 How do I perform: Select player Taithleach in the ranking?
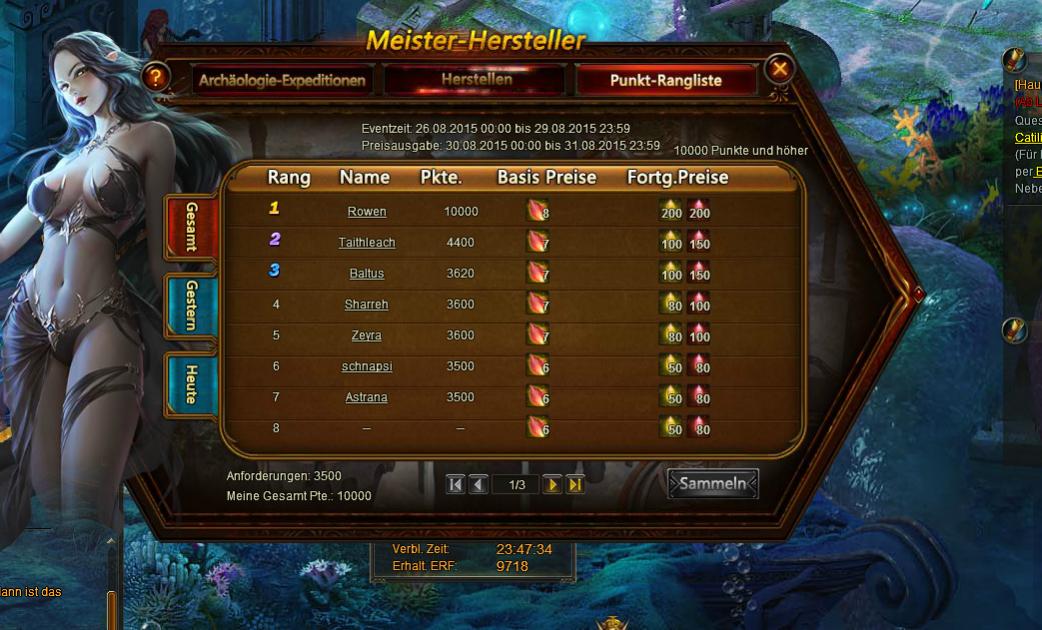367,243
